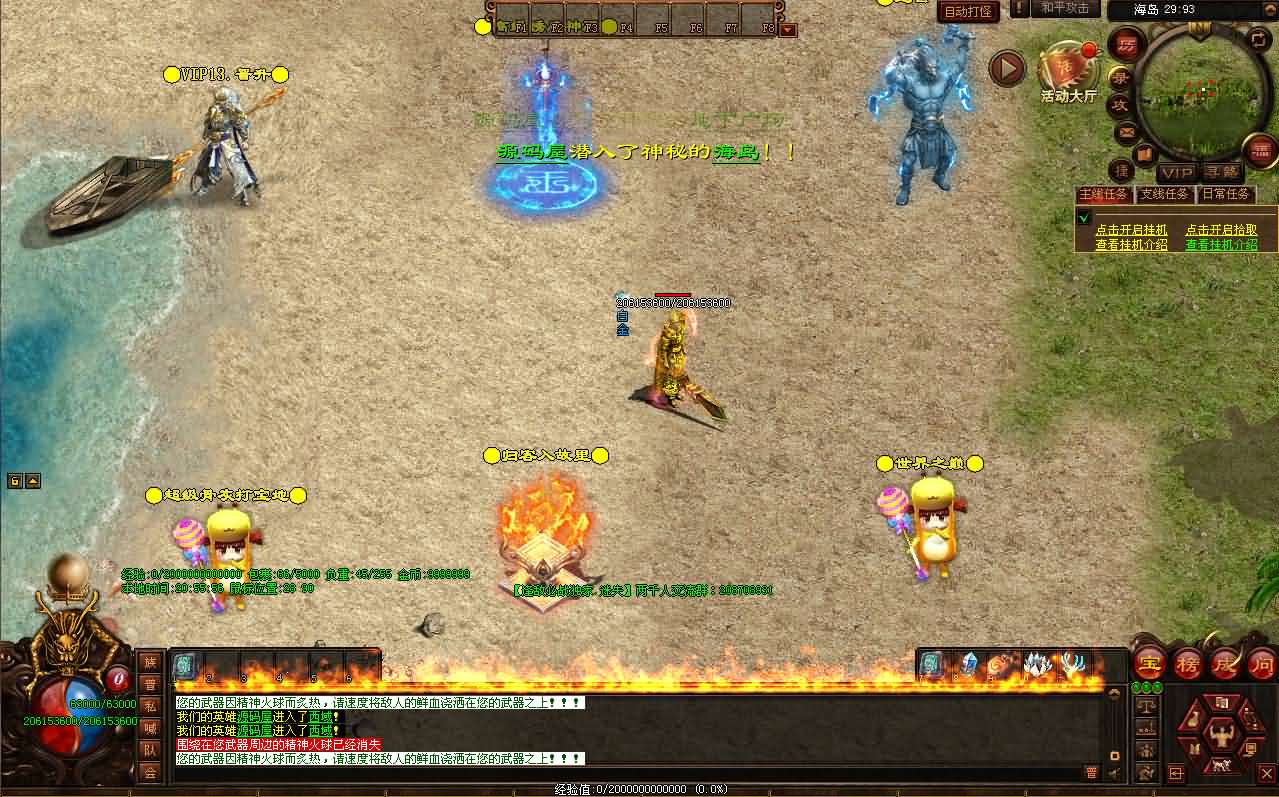Activate the ice crystal skill icon
Screen dimensions: 1279x797
tap(968, 663)
